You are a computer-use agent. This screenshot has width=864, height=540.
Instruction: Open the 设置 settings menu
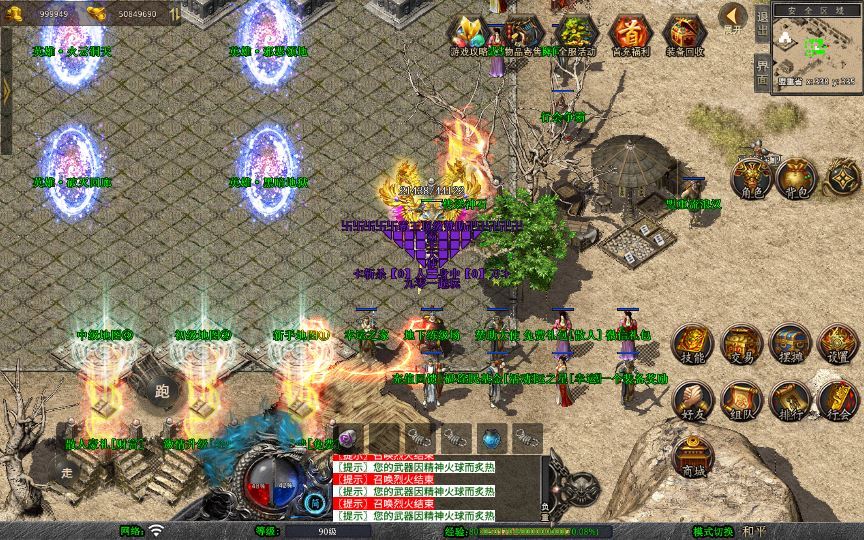(838, 344)
